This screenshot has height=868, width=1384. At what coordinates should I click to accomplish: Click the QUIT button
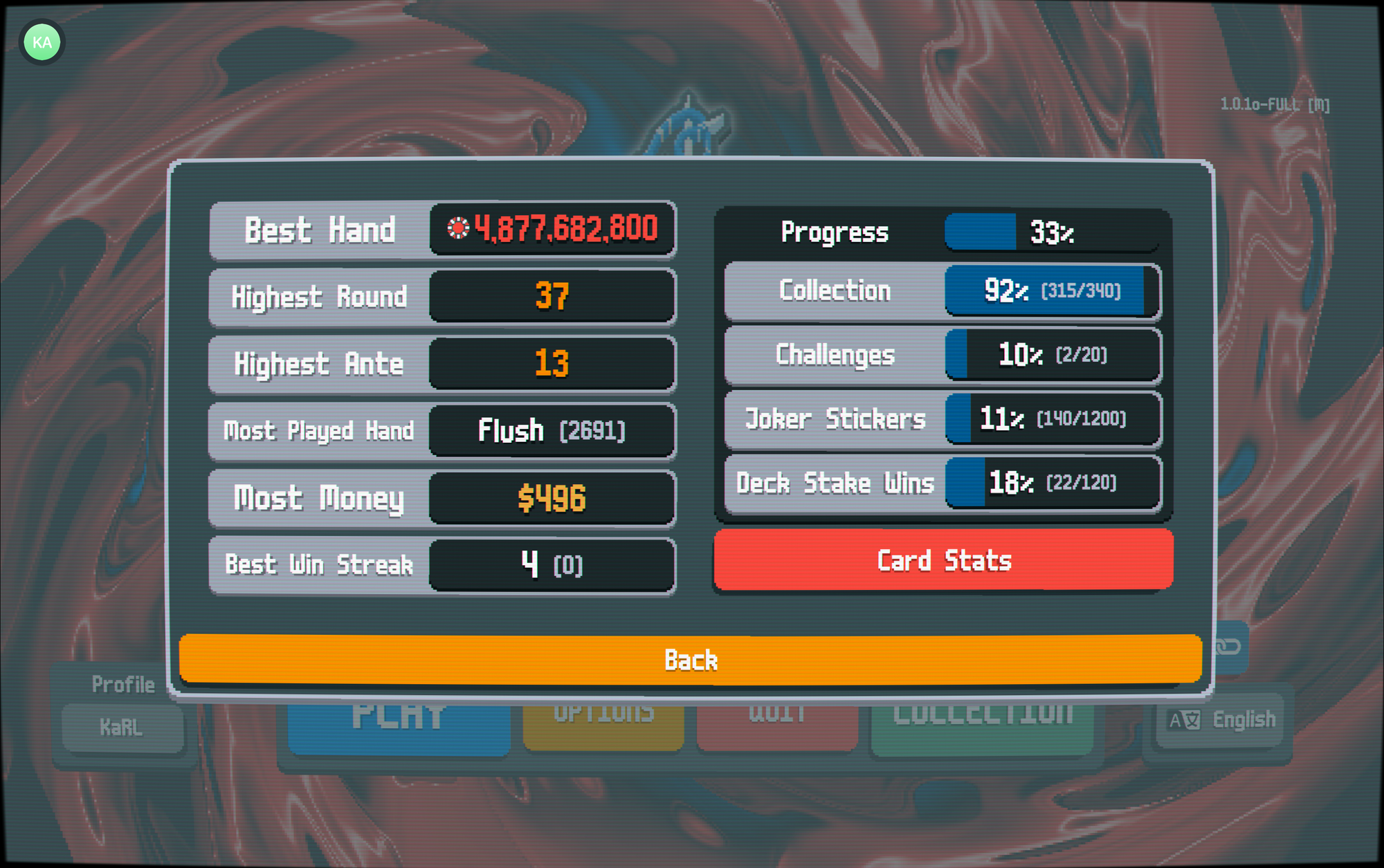point(776,717)
